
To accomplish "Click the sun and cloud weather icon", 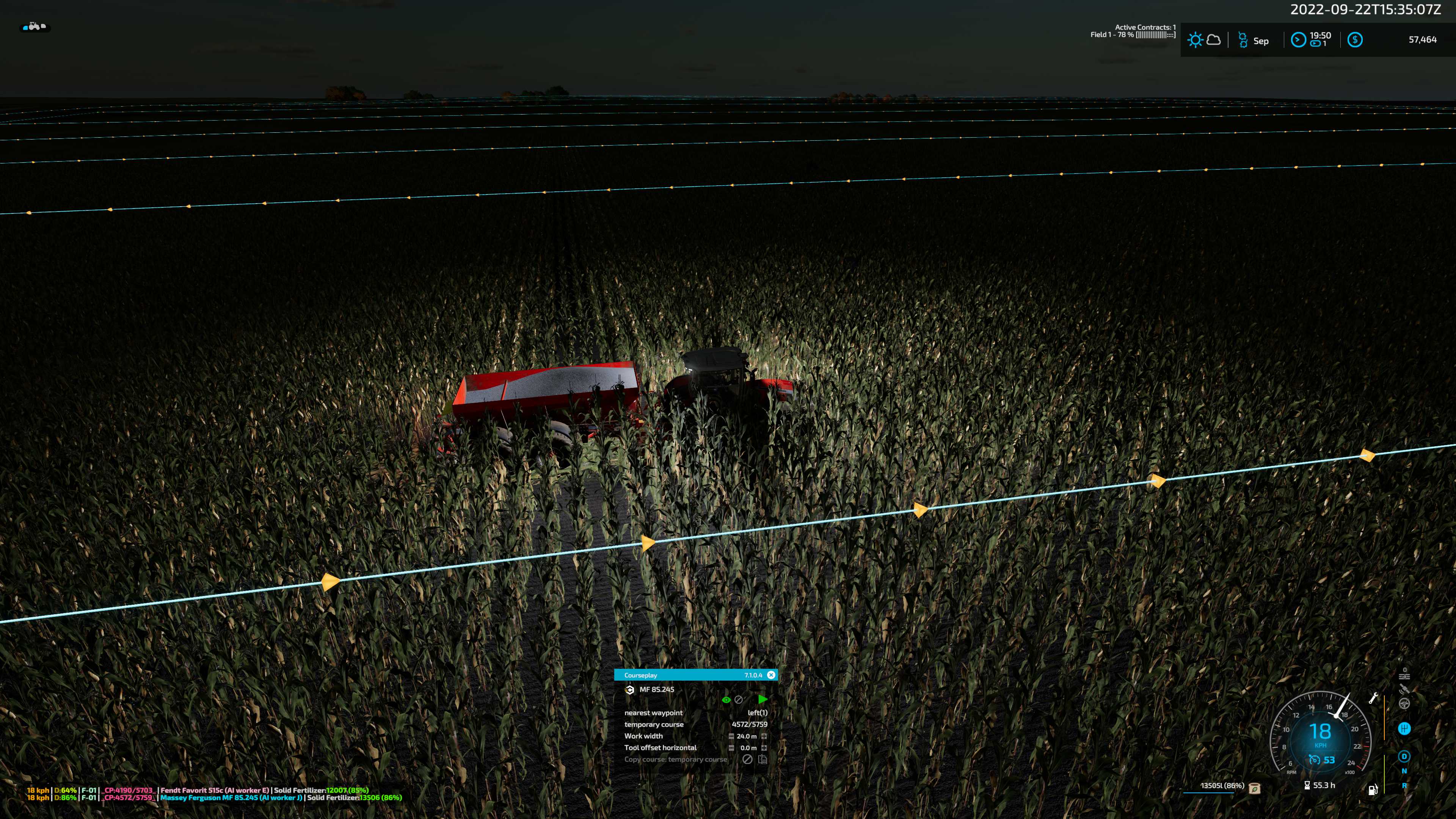I will coord(1204,40).
